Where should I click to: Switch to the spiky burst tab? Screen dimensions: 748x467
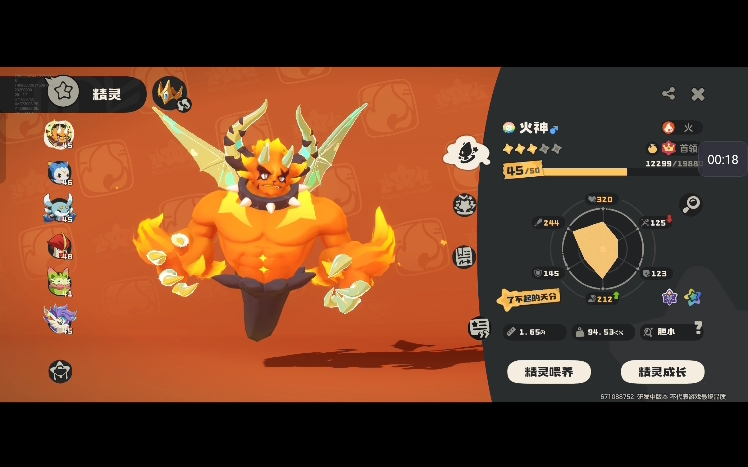[x=465, y=204]
